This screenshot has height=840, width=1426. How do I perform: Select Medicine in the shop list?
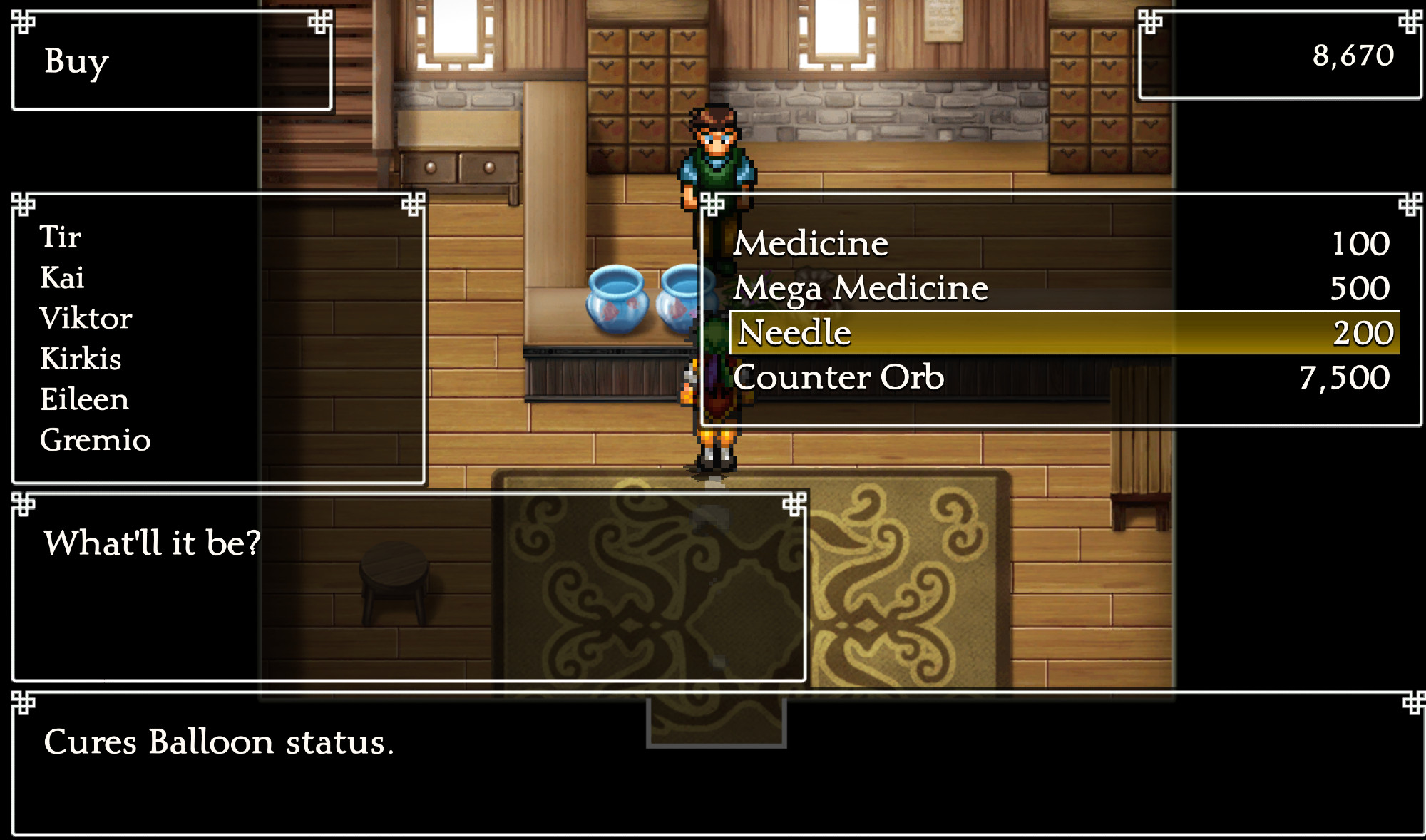click(811, 244)
